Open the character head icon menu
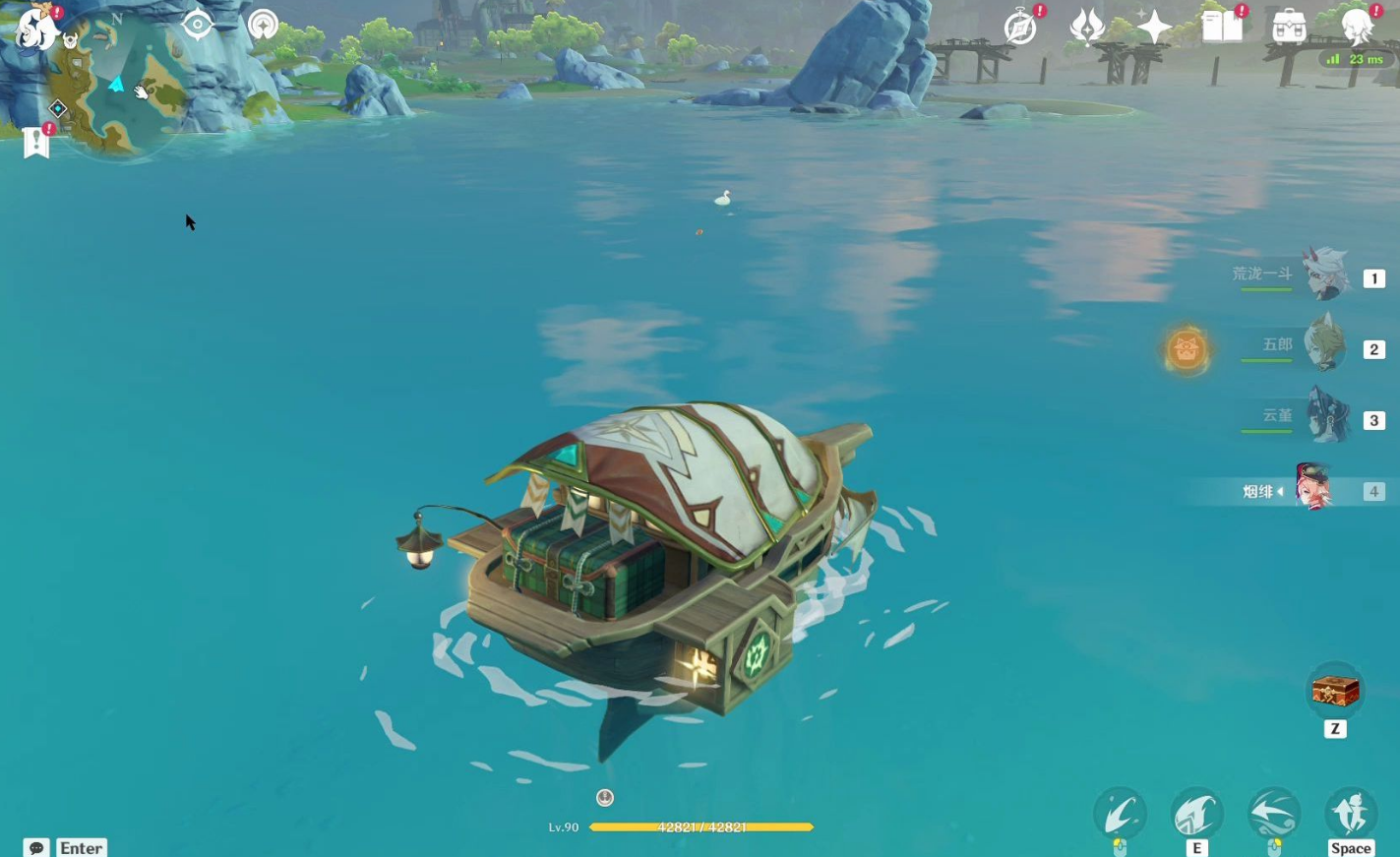The width and height of the screenshot is (1400, 857). (x=1358, y=28)
